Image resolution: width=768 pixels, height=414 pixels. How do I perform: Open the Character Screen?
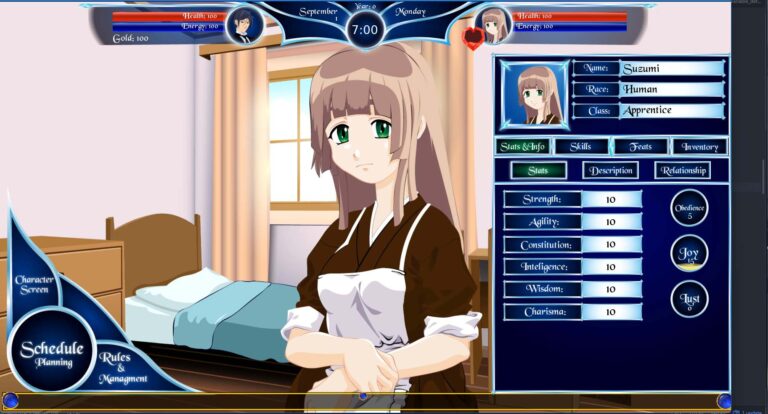pos(34,284)
